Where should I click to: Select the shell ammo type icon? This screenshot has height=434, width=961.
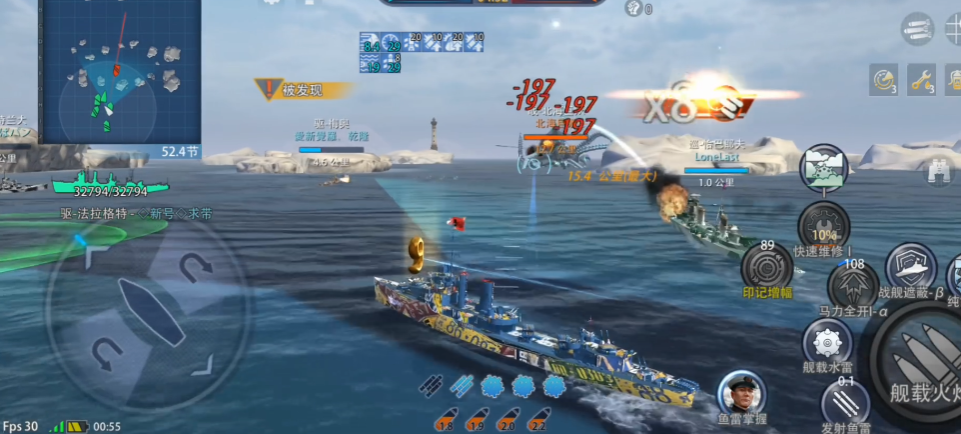click(x=917, y=27)
